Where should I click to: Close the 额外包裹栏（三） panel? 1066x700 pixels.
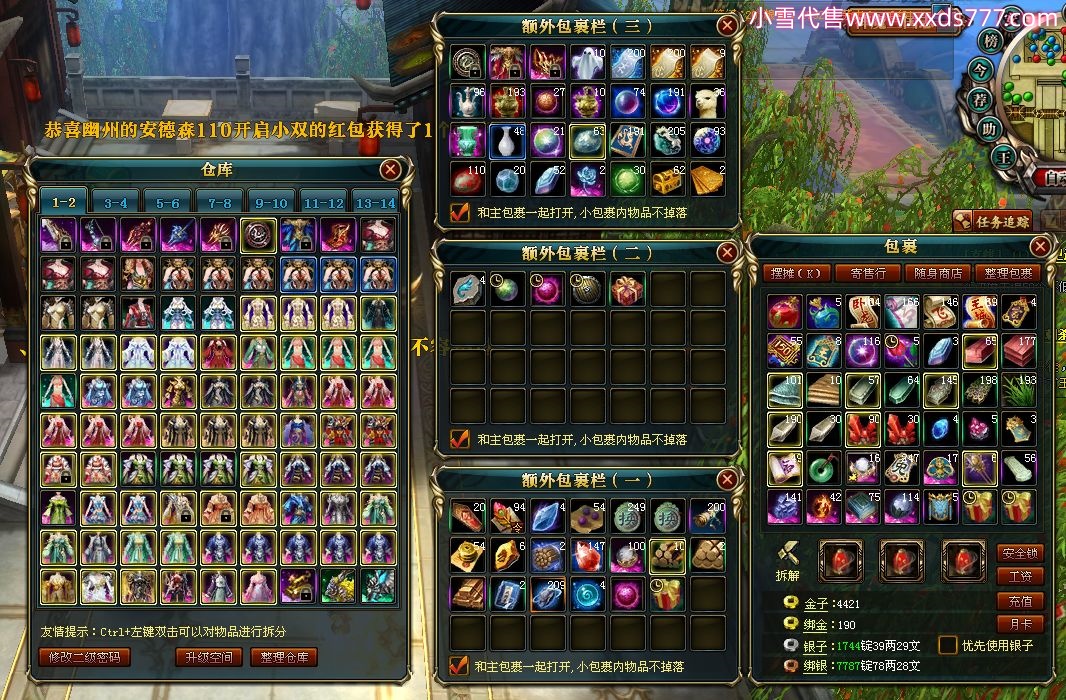[727, 26]
